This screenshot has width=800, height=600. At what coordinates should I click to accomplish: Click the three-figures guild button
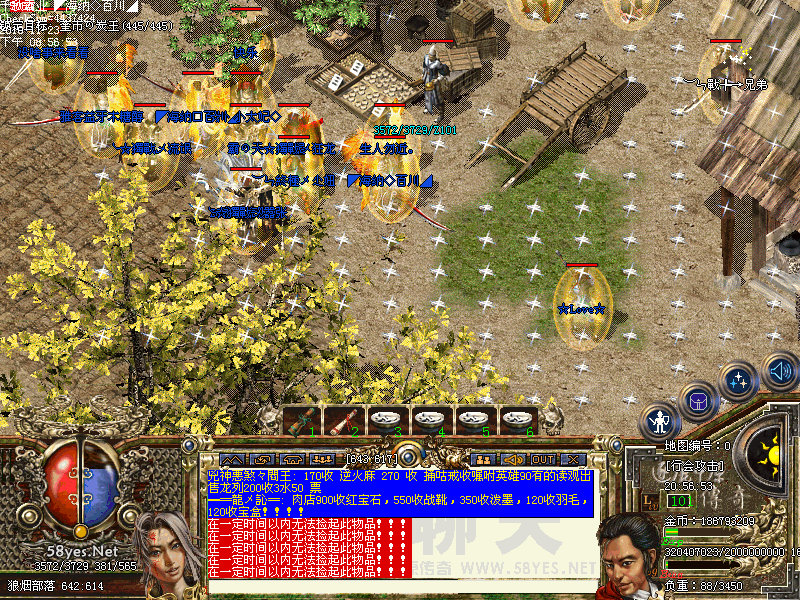tap(323, 459)
